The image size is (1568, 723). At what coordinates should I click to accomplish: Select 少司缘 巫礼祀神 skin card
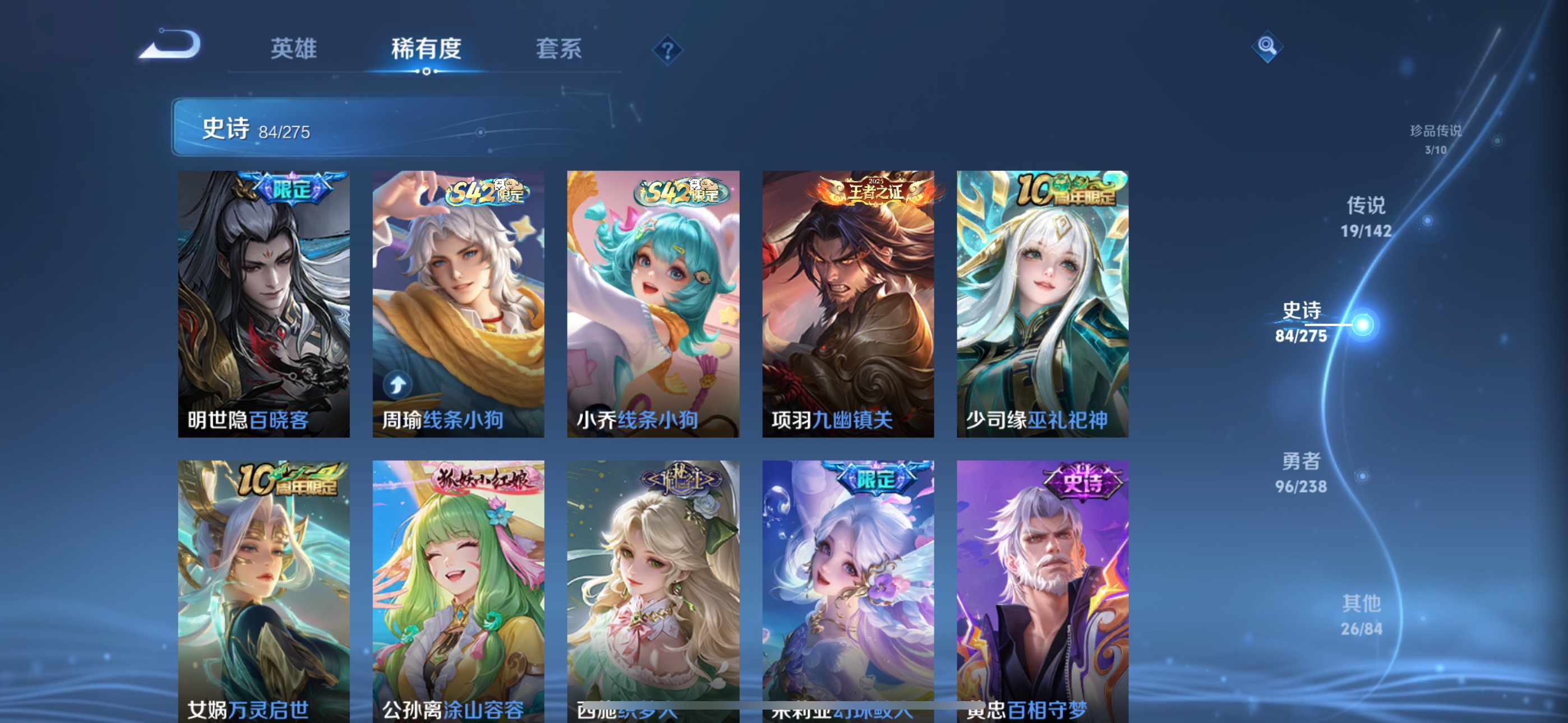1042,303
